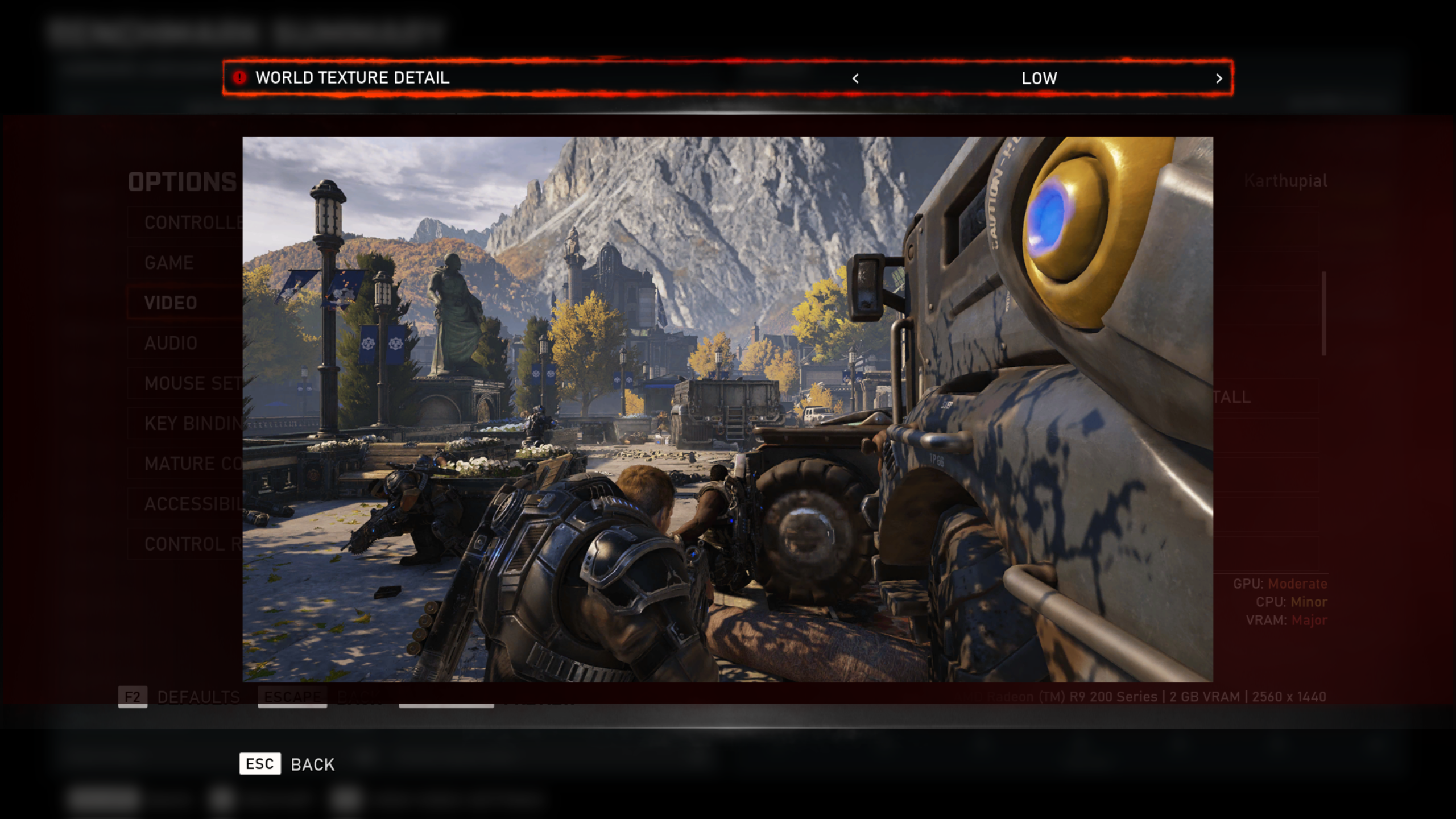Click DEFAULTS to reset settings
This screenshot has height=819, width=1456.
(x=198, y=697)
